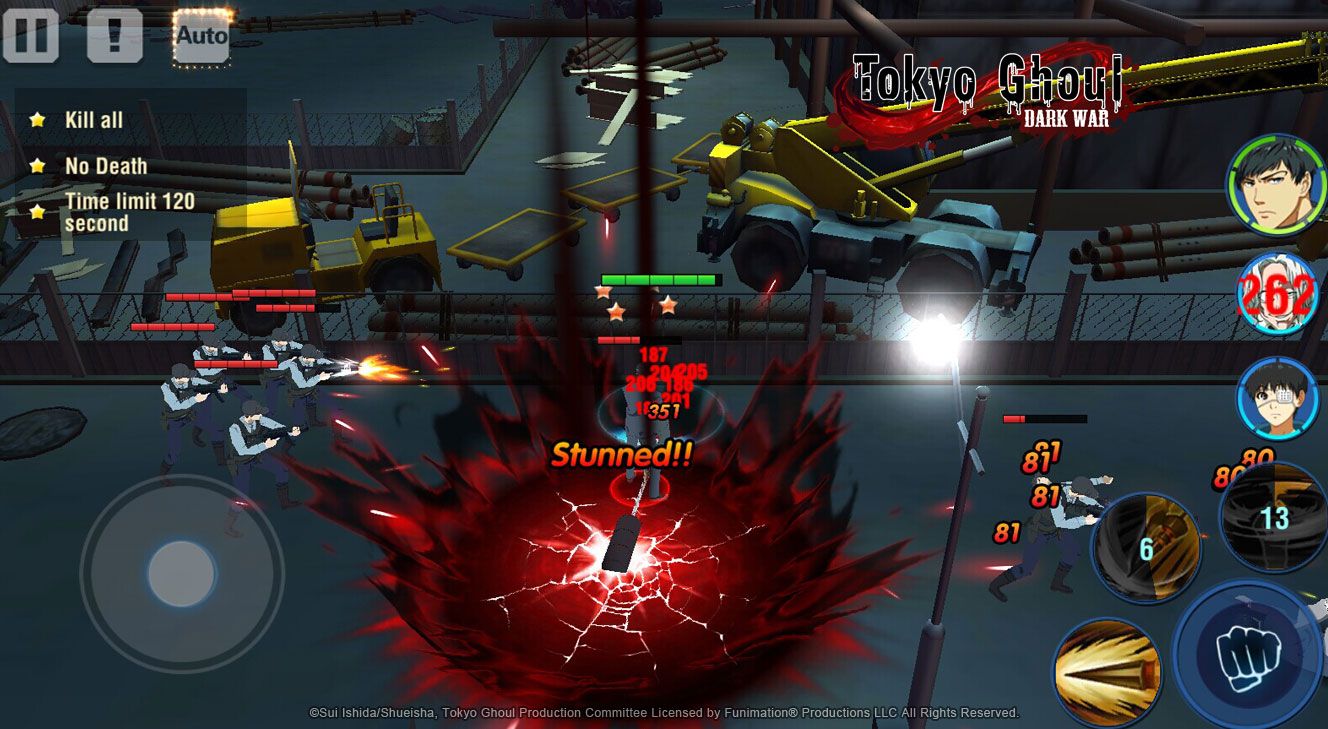Screen dimensions: 1328x729
Task: Pause the battle
Action: pyautogui.click(x=31, y=36)
